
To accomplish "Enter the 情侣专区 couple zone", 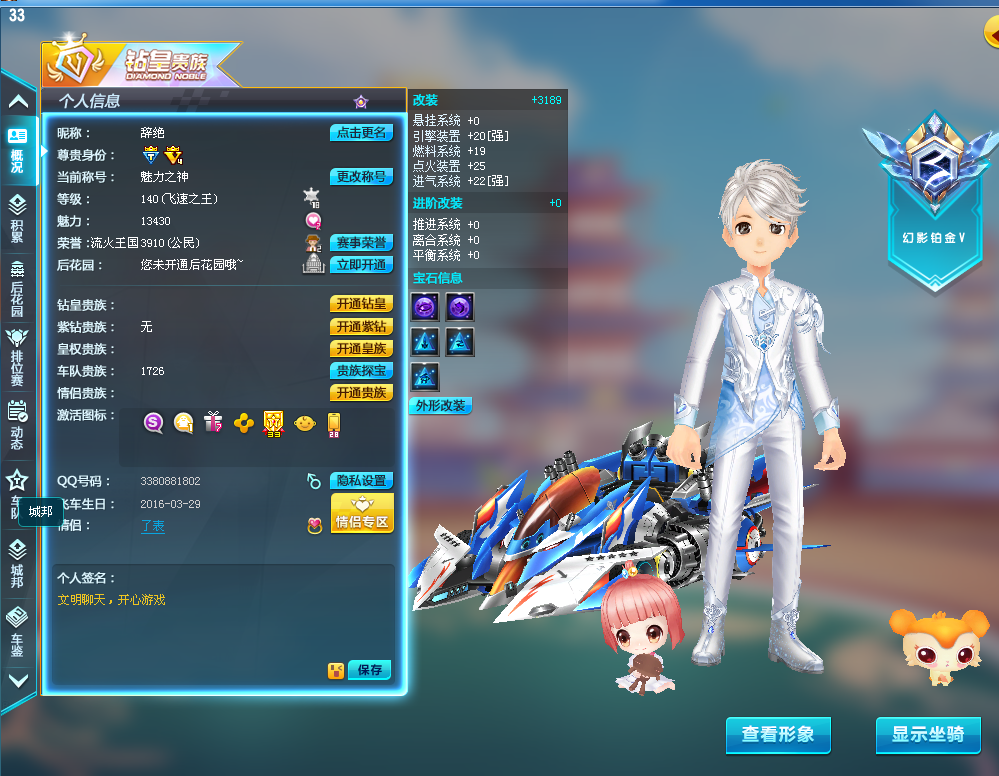I will click(361, 513).
